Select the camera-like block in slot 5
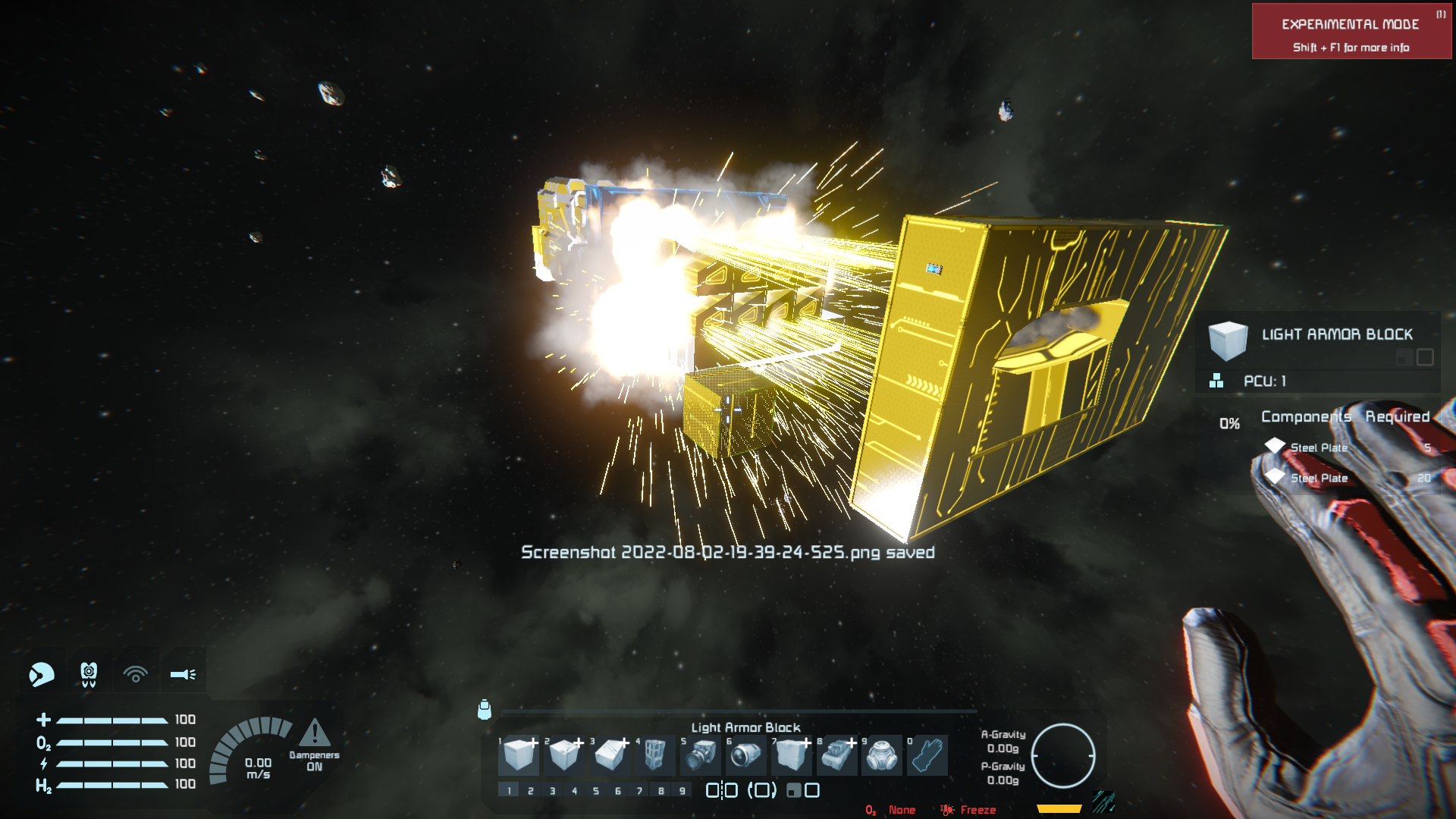1456x819 pixels. pos(701,755)
